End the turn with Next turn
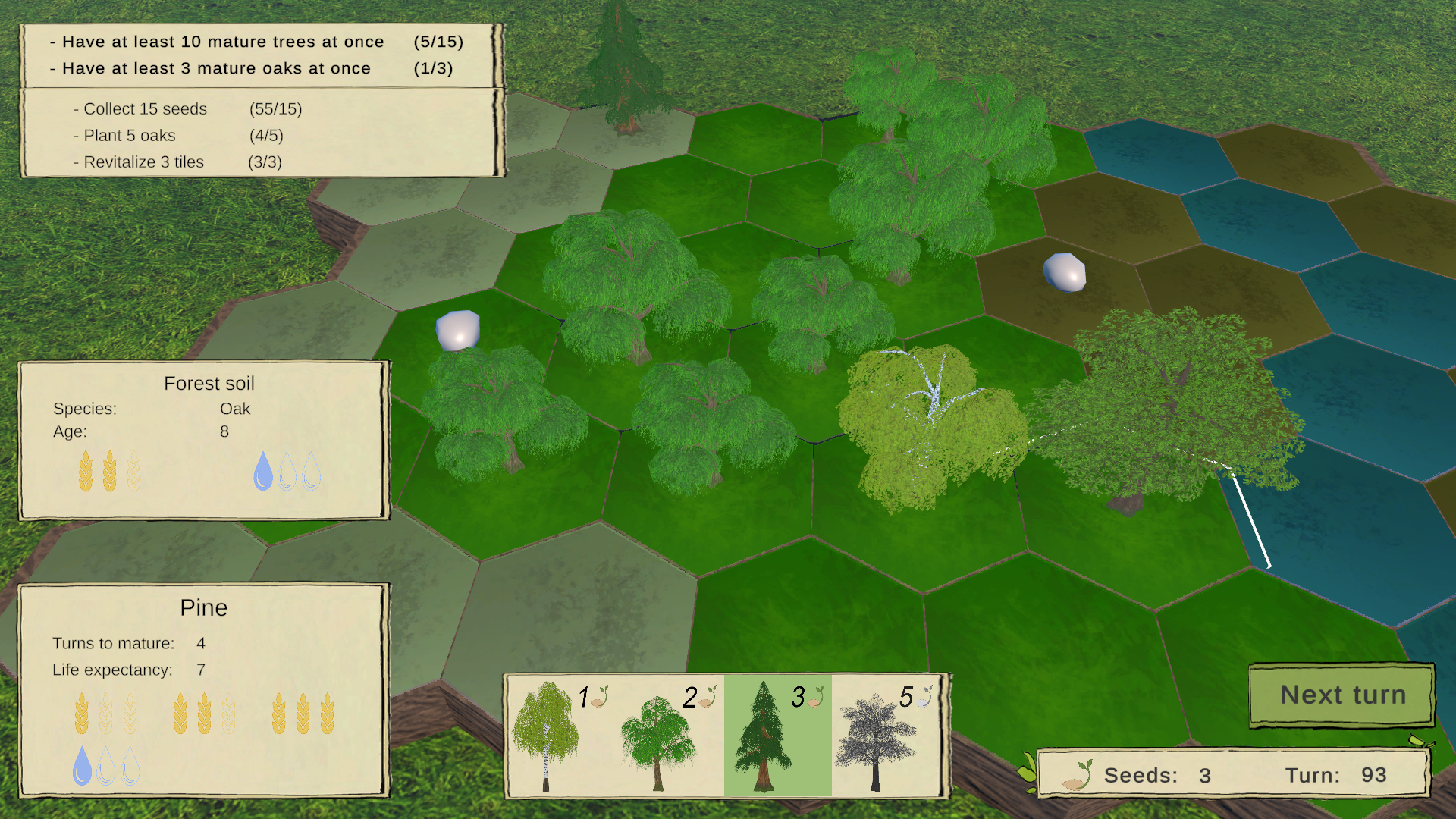 point(1341,695)
